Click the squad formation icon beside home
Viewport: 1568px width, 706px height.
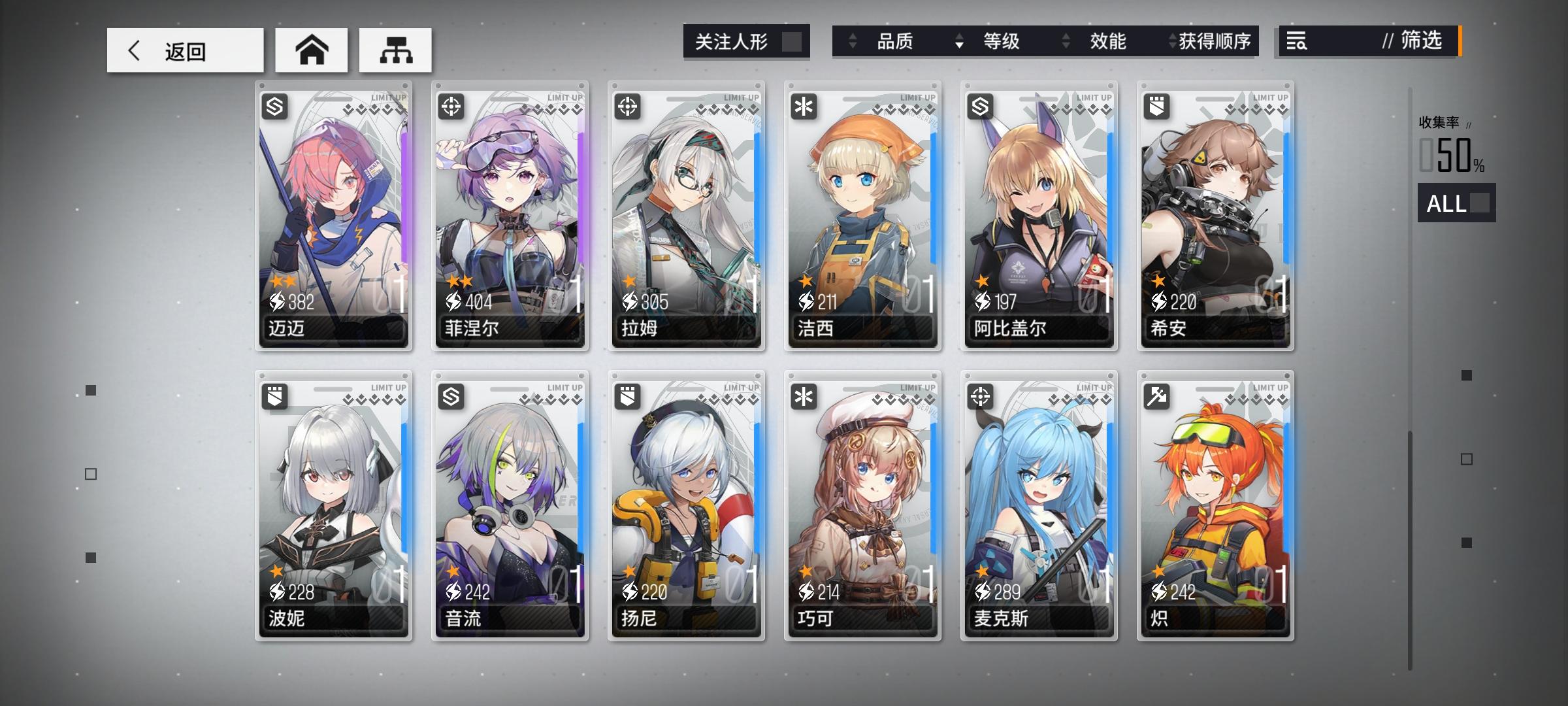pyautogui.click(x=395, y=49)
